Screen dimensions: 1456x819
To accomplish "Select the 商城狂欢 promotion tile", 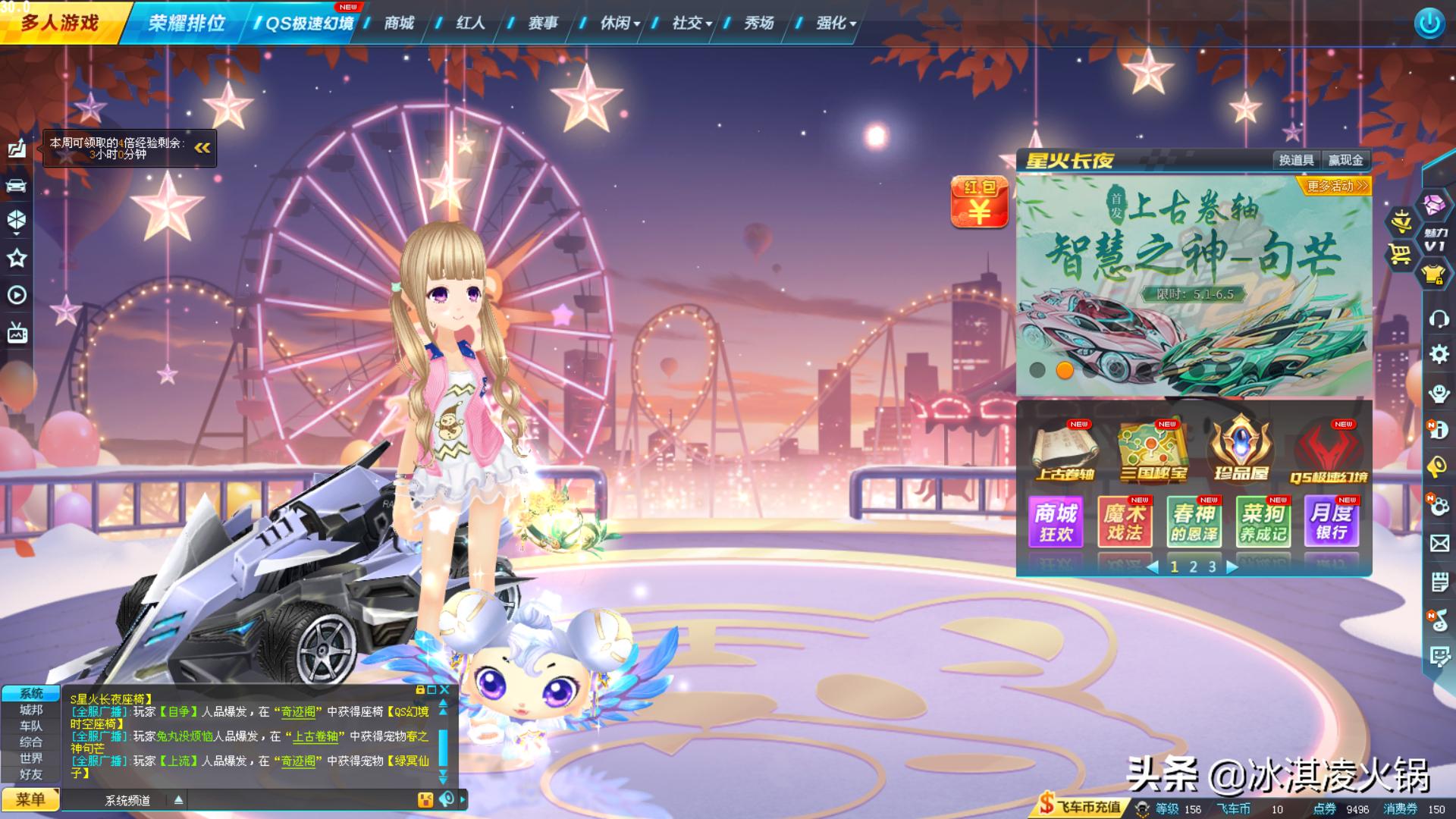I will tap(1056, 522).
